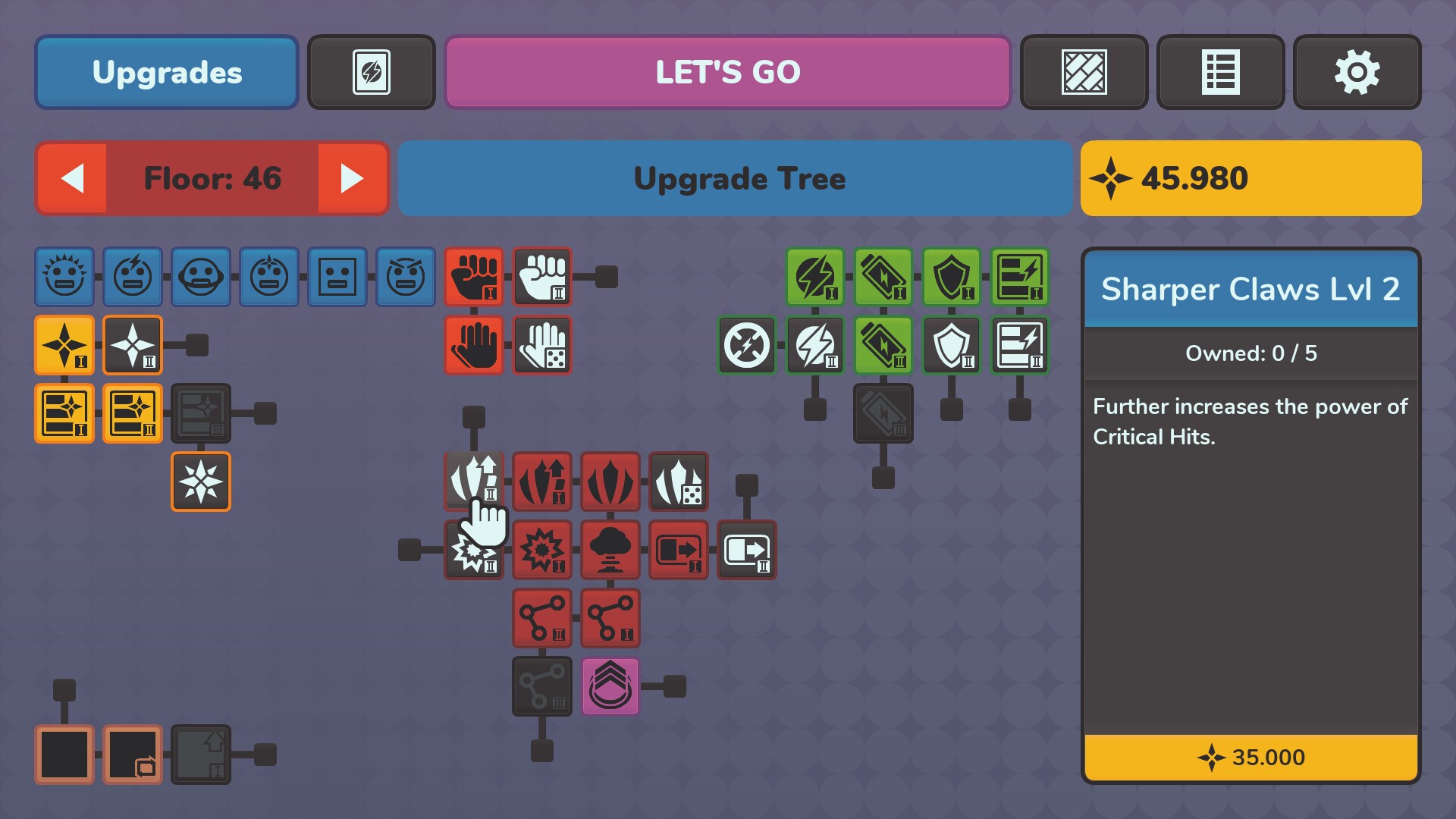Click the card button beside Upgrades
Image resolution: width=1456 pixels, height=819 pixels.
[x=372, y=72]
